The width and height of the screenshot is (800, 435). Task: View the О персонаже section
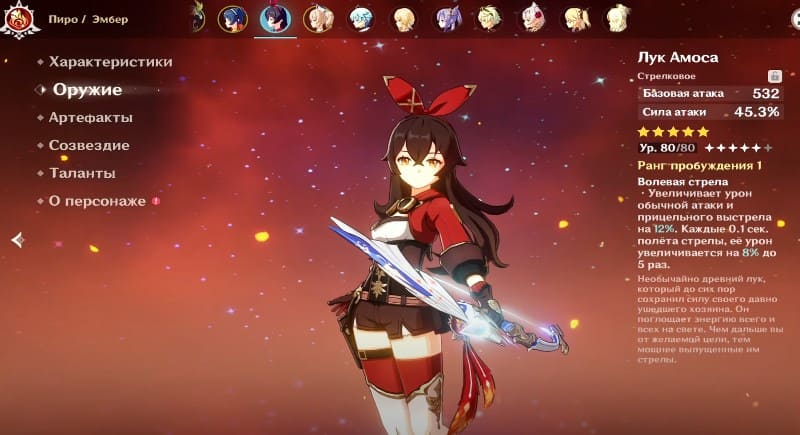tap(97, 201)
